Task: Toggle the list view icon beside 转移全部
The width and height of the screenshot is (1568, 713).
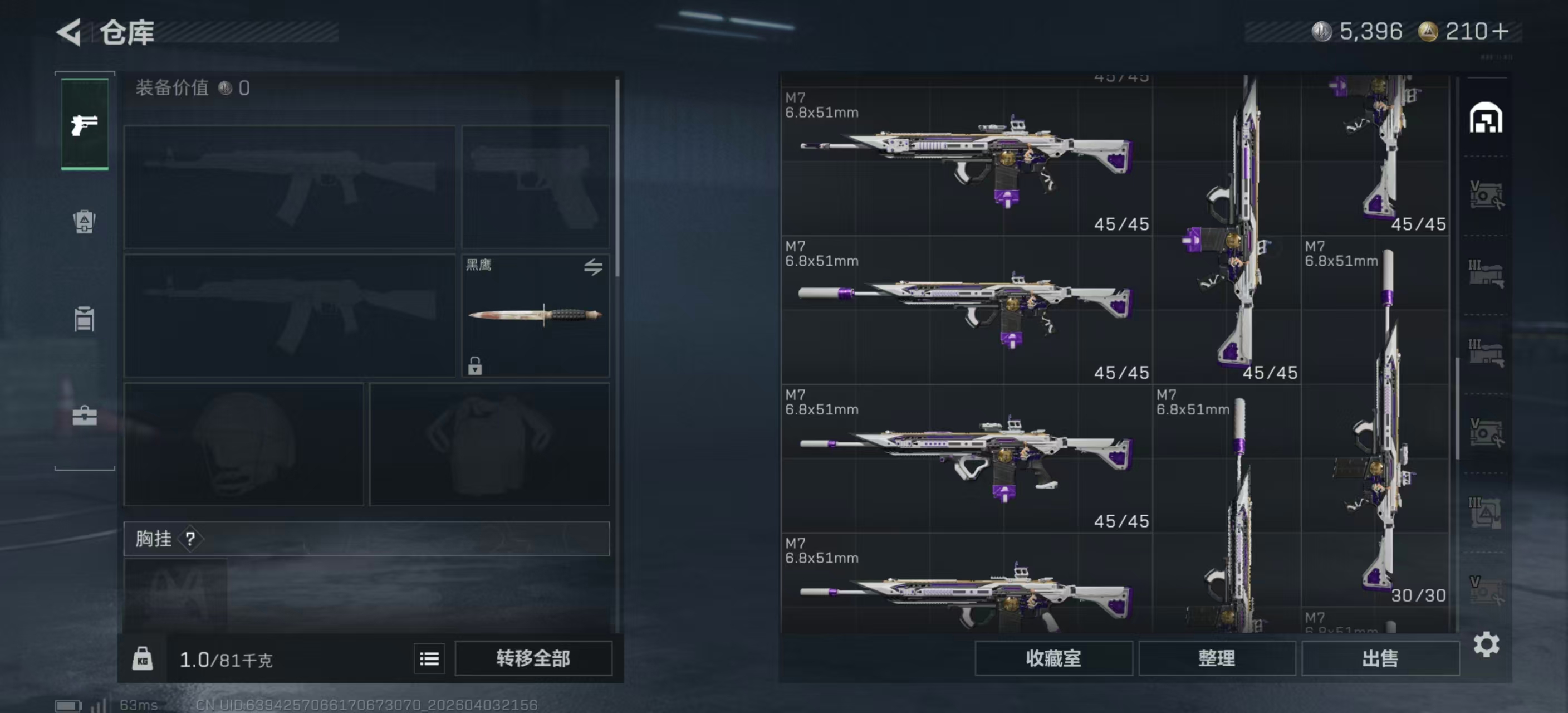Action: pos(429,658)
